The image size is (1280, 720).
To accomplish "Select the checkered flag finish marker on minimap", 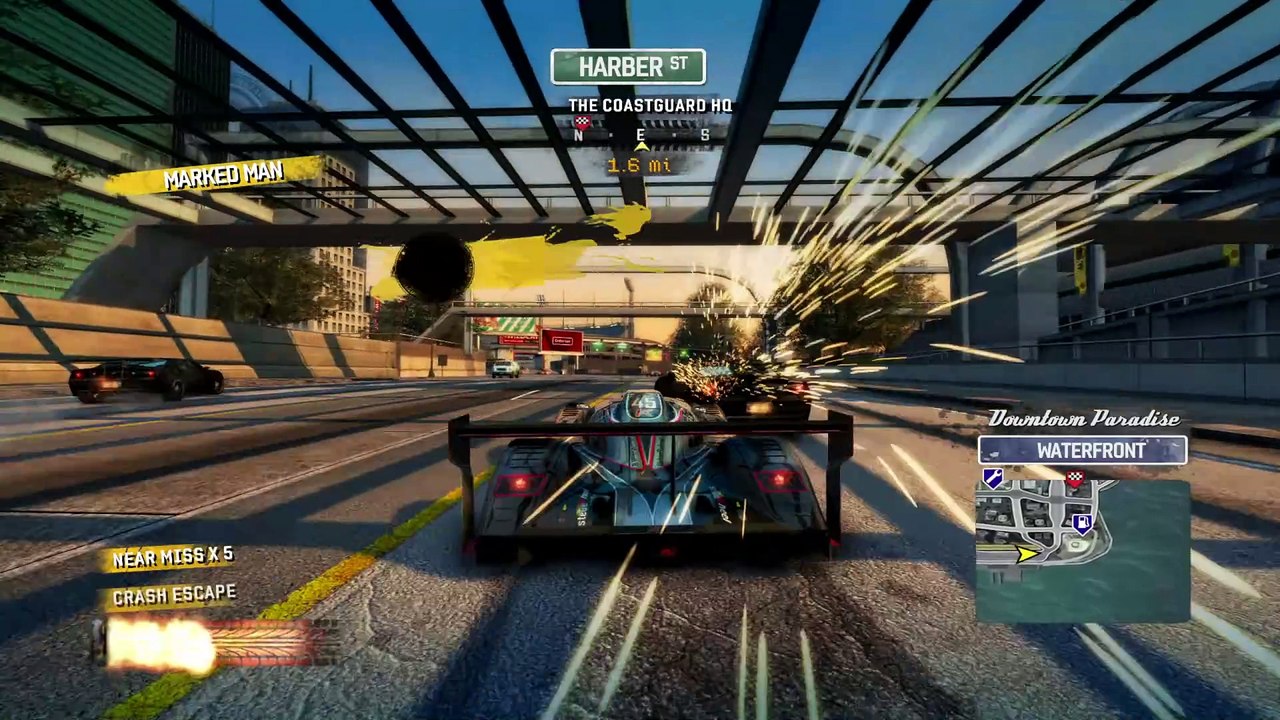I will point(1075,480).
